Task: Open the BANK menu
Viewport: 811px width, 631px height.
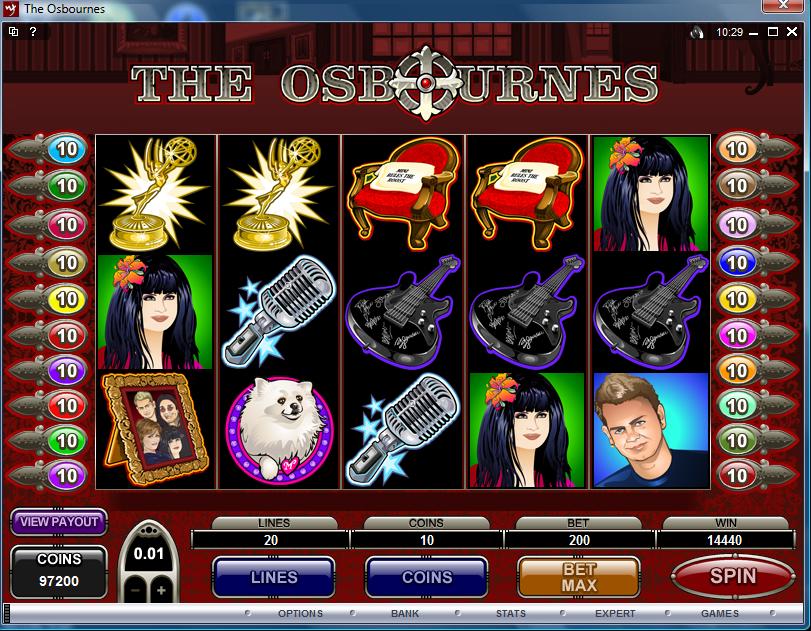Action: click(405, 613)
